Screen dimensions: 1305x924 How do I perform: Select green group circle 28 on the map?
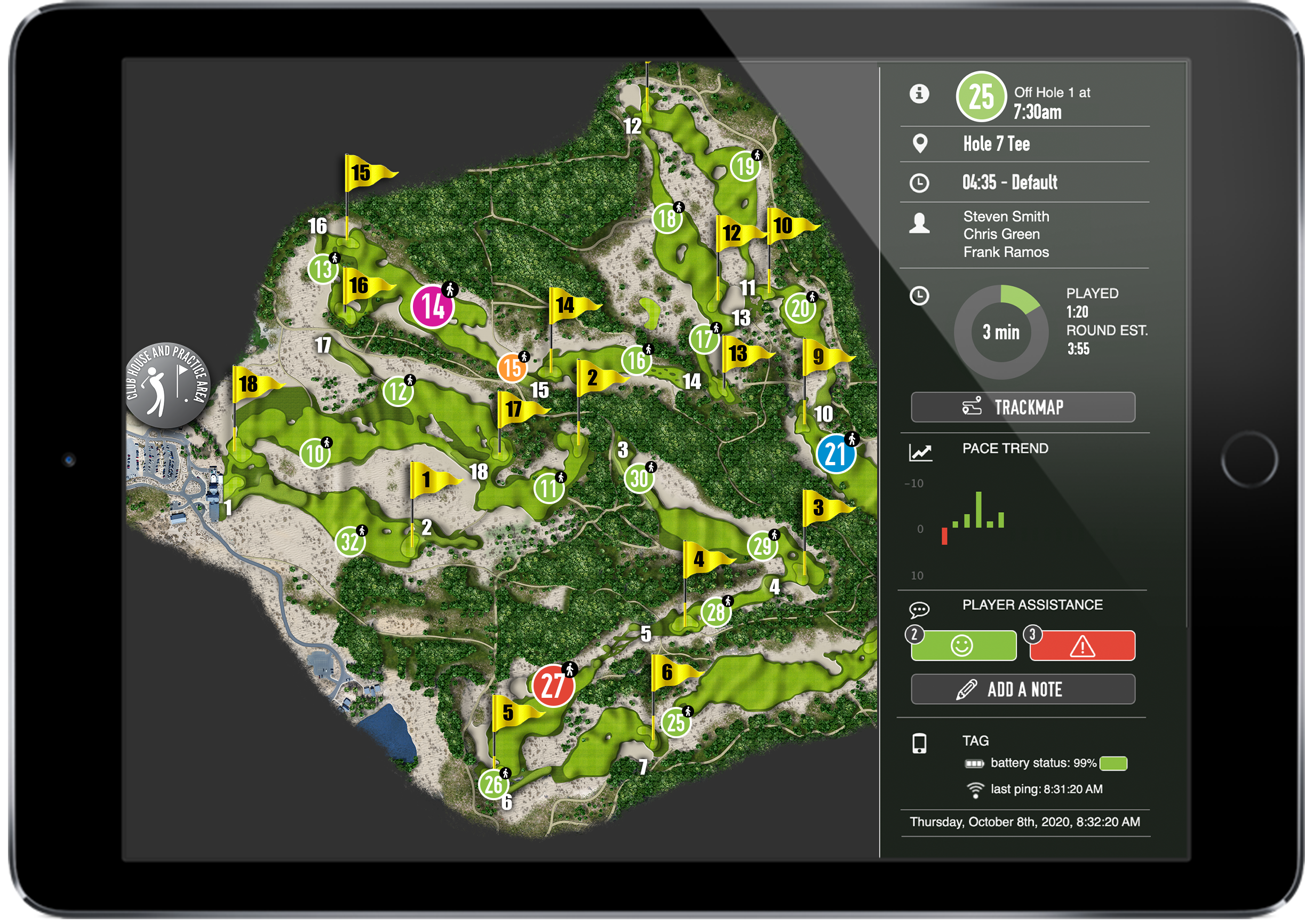715,611
